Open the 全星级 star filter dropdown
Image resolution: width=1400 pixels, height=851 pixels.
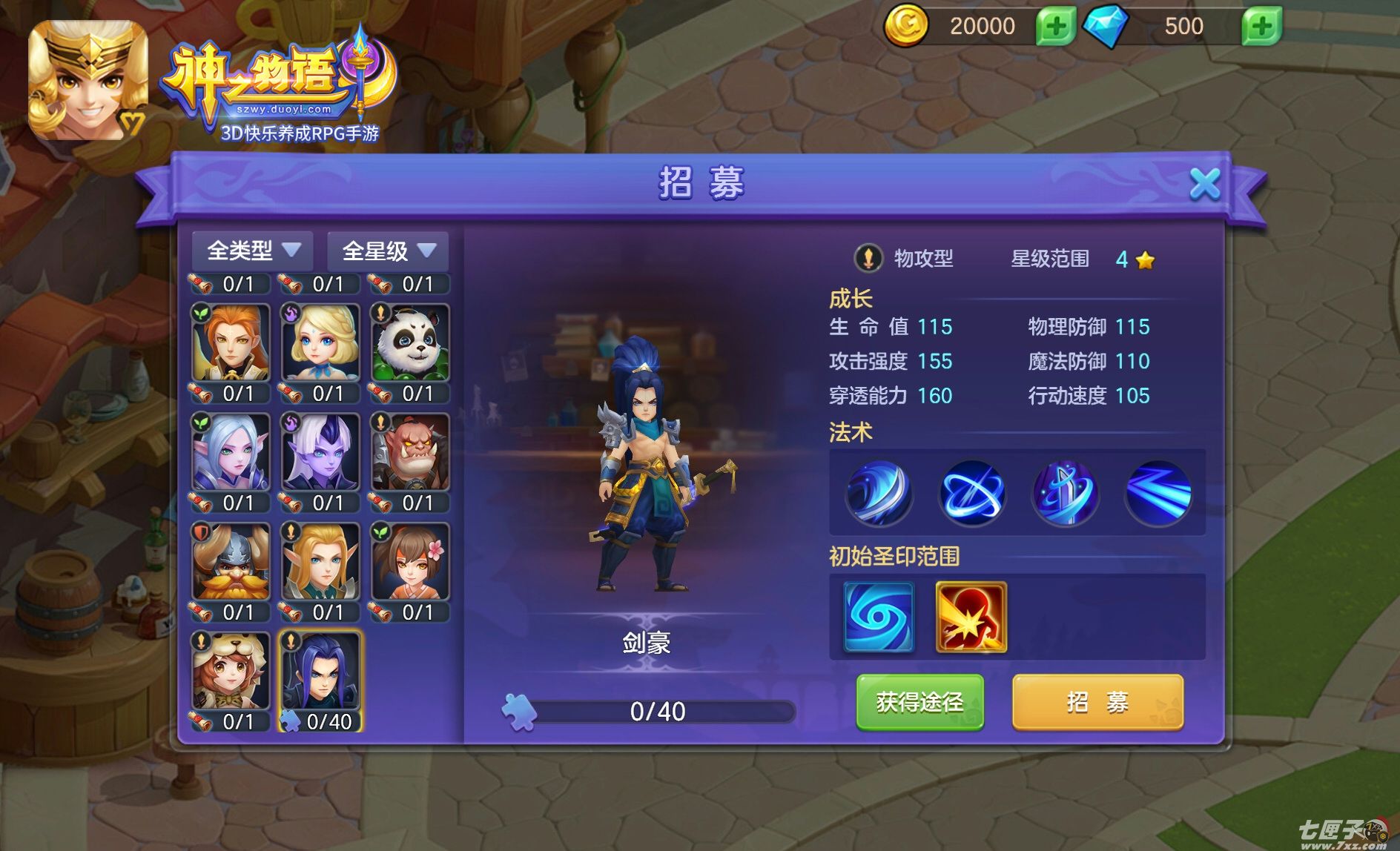[388, 251]
